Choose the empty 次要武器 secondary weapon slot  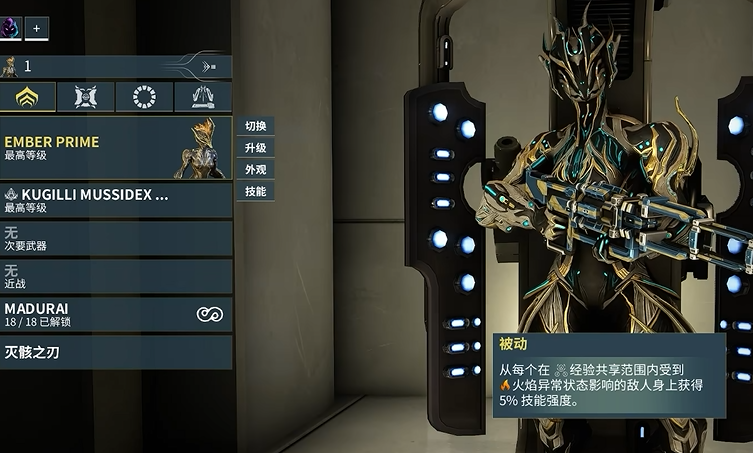115,238
